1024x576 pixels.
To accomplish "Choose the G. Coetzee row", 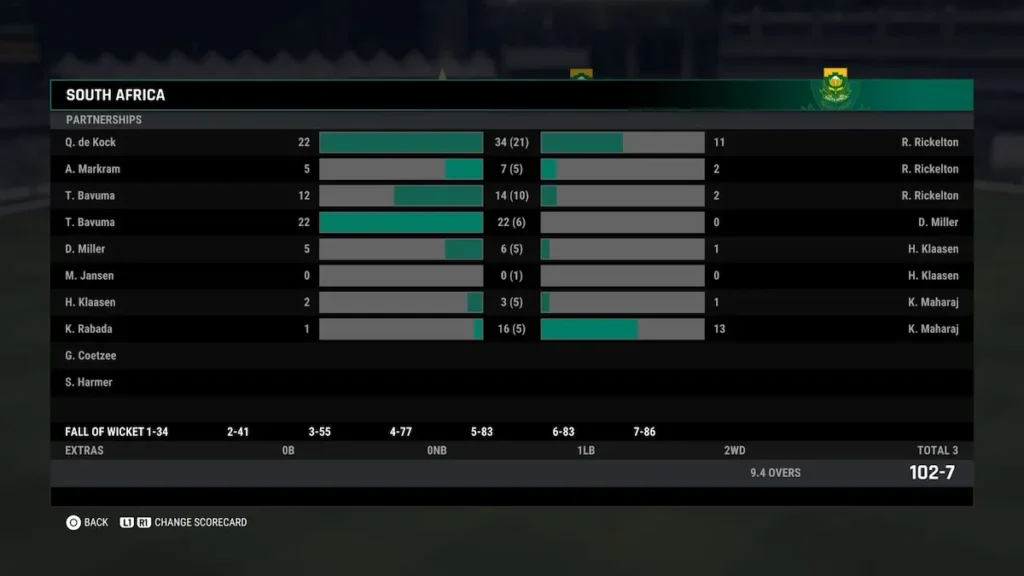I will point(90,356).
